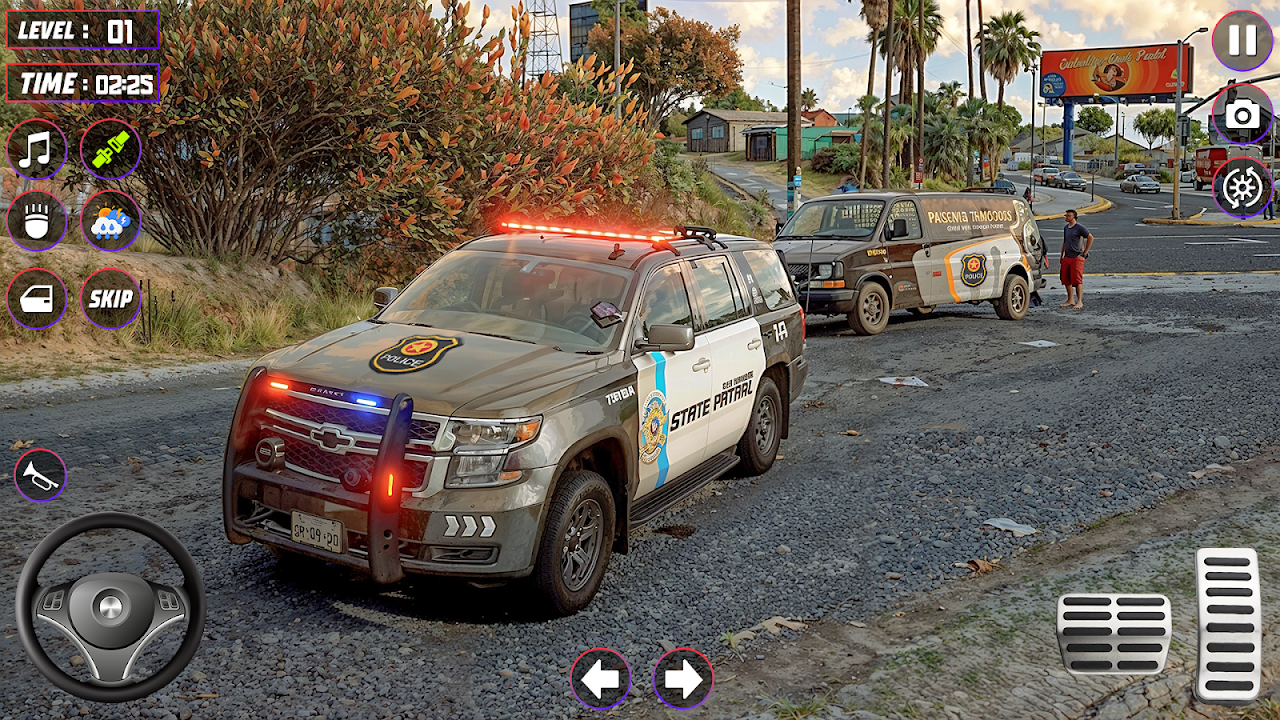Tap the camera view button
This screenshot has height=720, width=1280.
[1242, 114]
